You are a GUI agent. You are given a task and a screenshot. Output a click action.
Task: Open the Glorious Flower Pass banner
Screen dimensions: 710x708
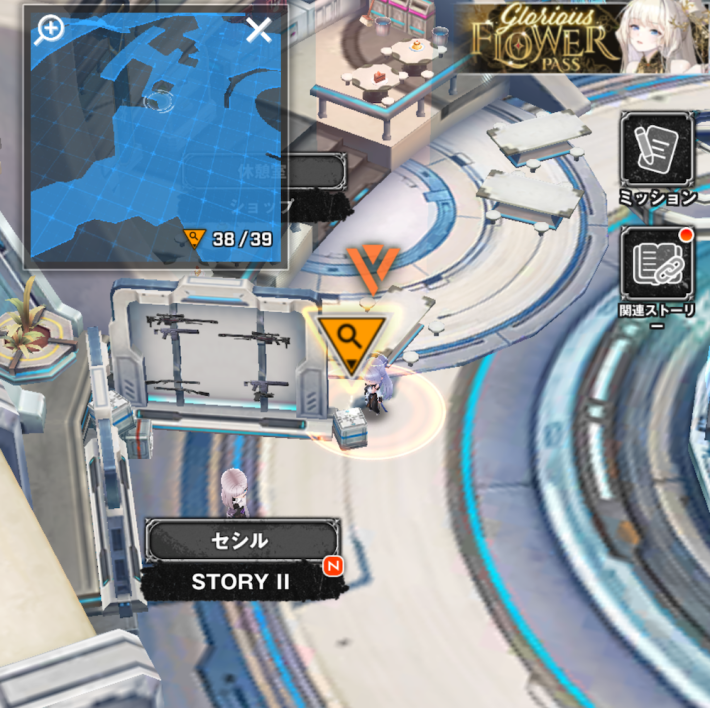click(583, 37)
